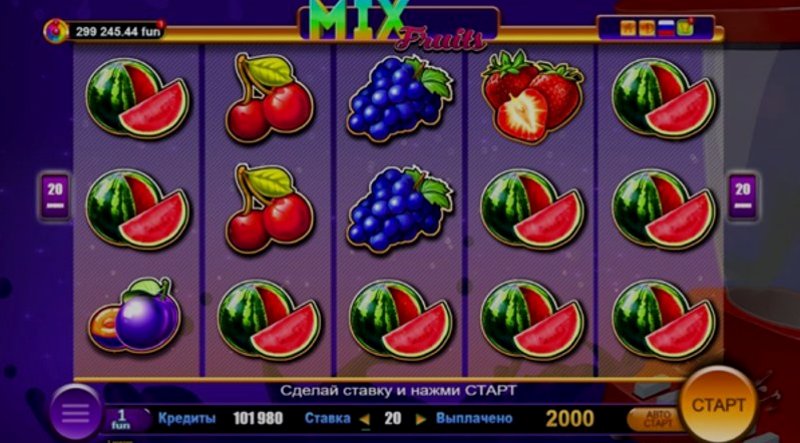800x443 pixels.
Task: Increase the Ставка bet with the right arrow
Action: (x=421, y=418)
